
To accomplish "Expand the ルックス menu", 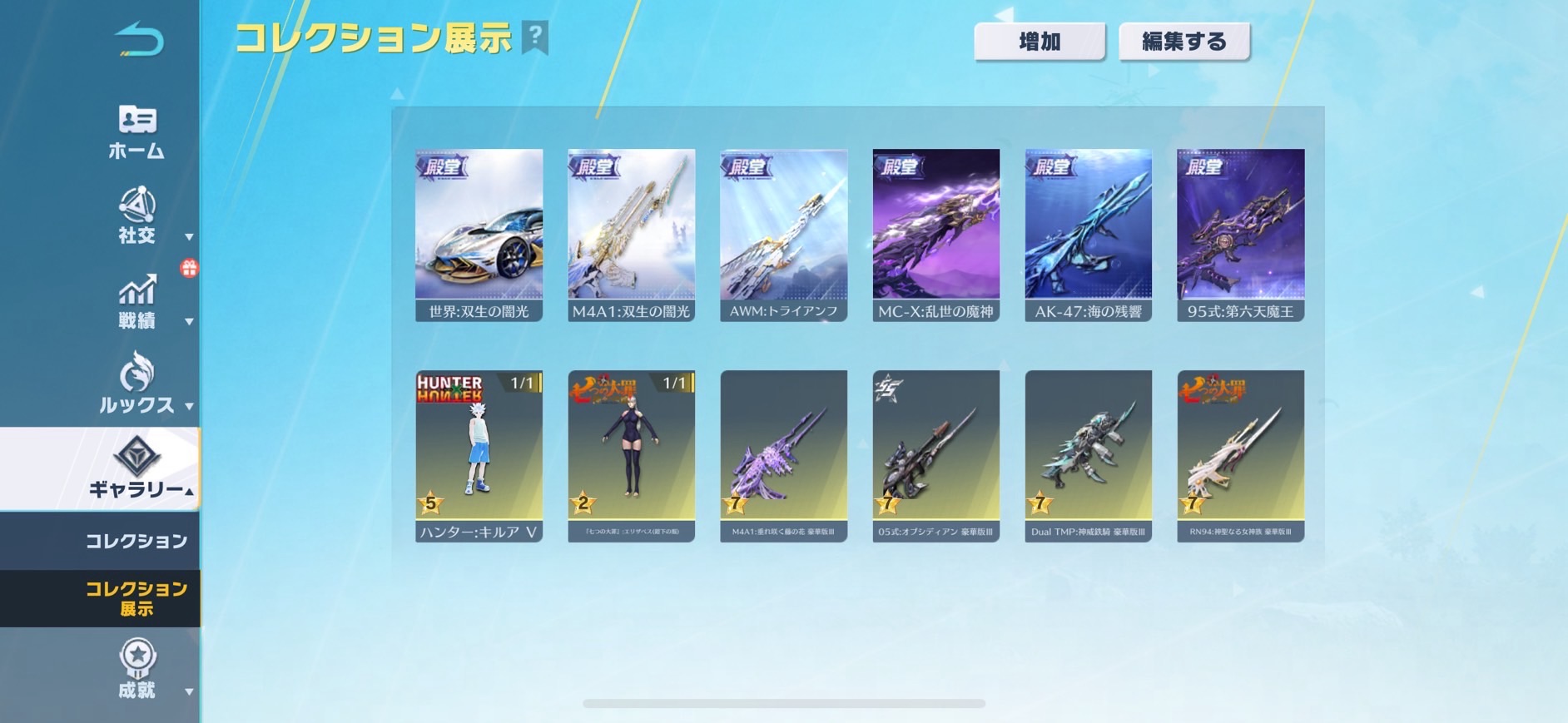I will pos(137,384).
